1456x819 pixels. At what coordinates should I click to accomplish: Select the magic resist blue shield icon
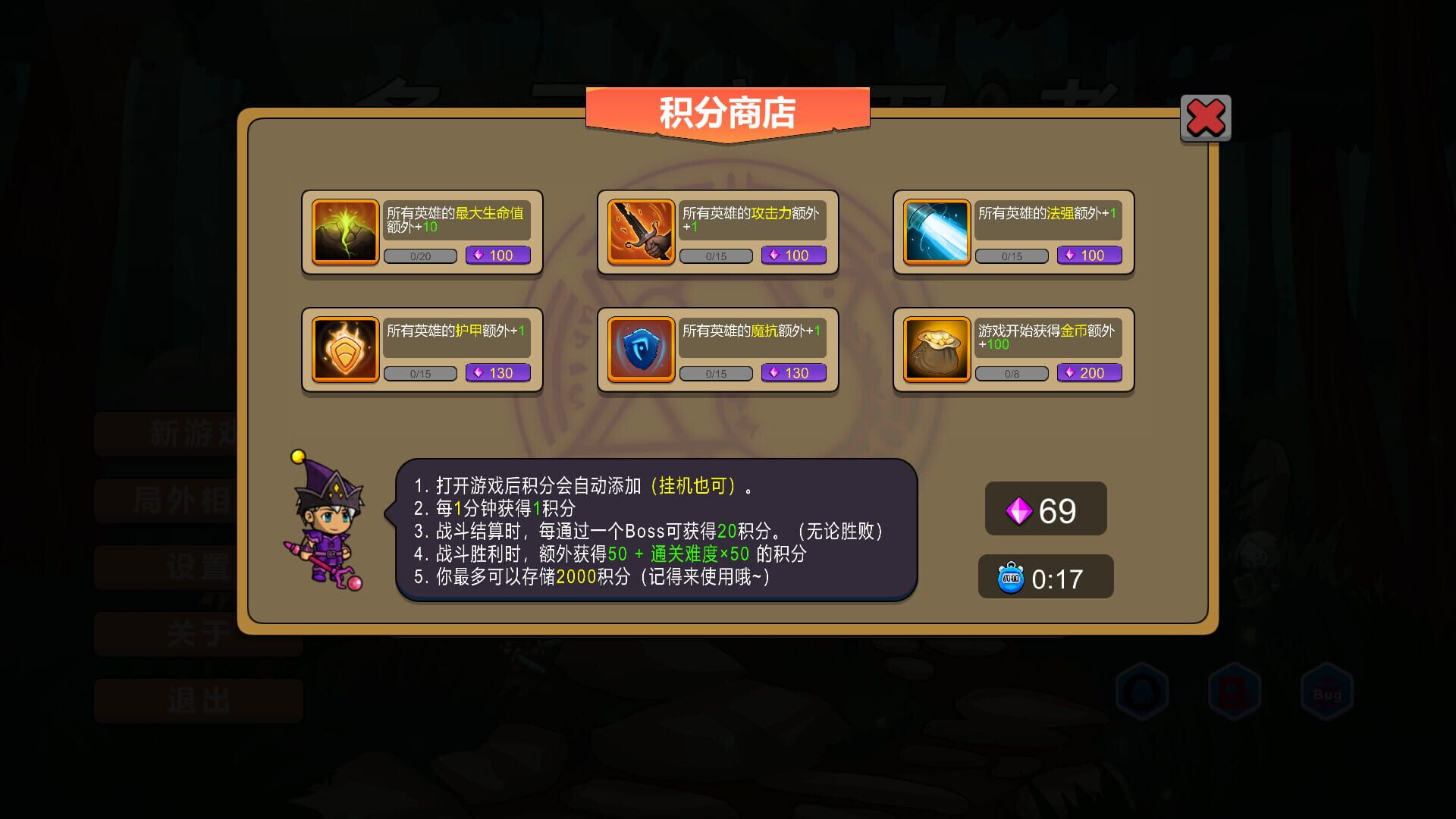(639, 349)
